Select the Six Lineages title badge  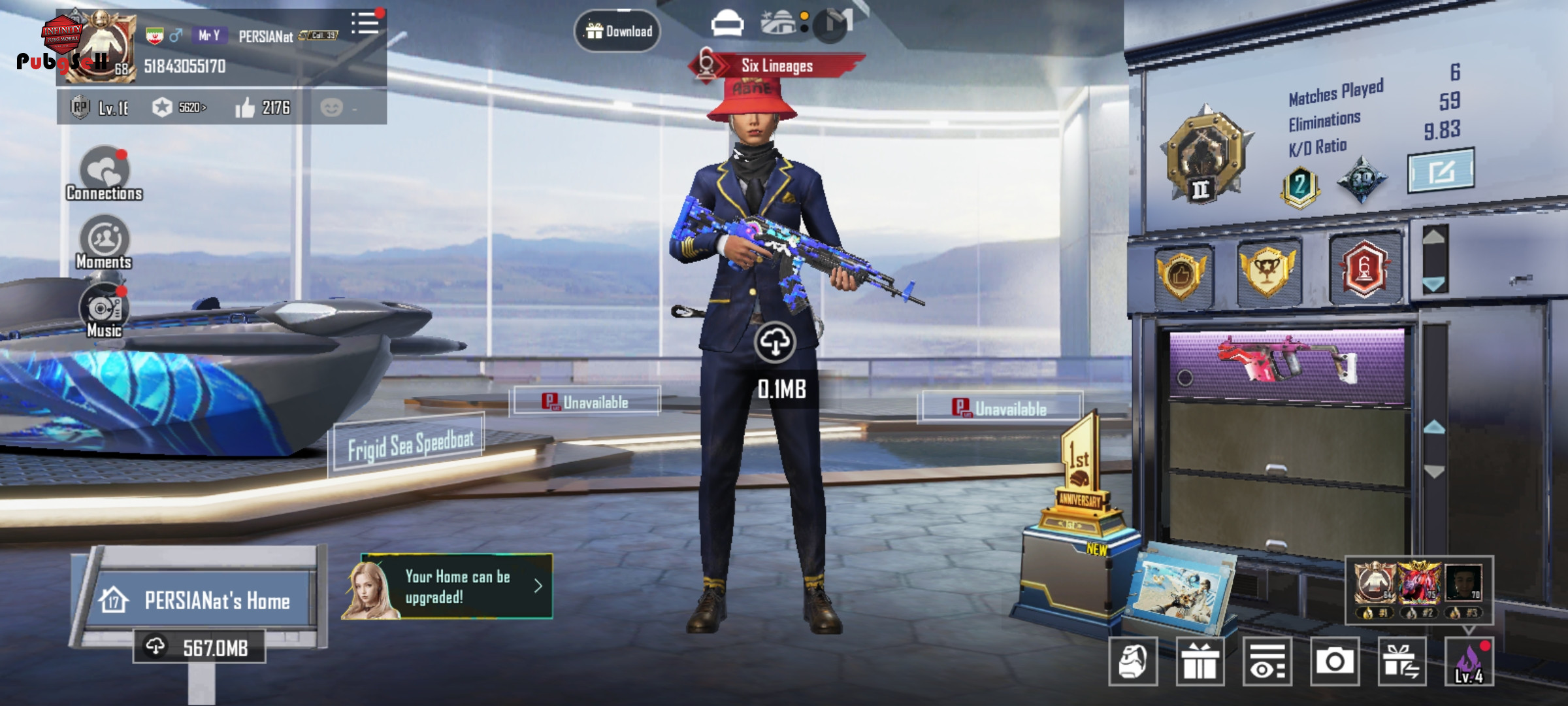[x=776, y=66]
